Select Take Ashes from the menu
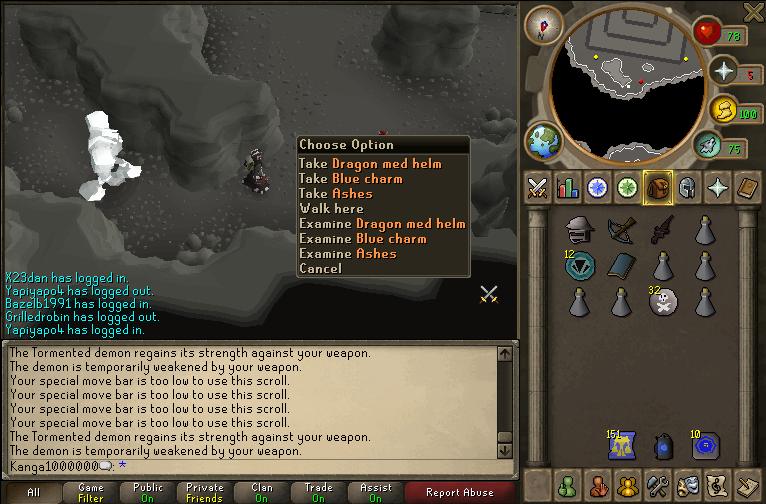 pos(336,194)
